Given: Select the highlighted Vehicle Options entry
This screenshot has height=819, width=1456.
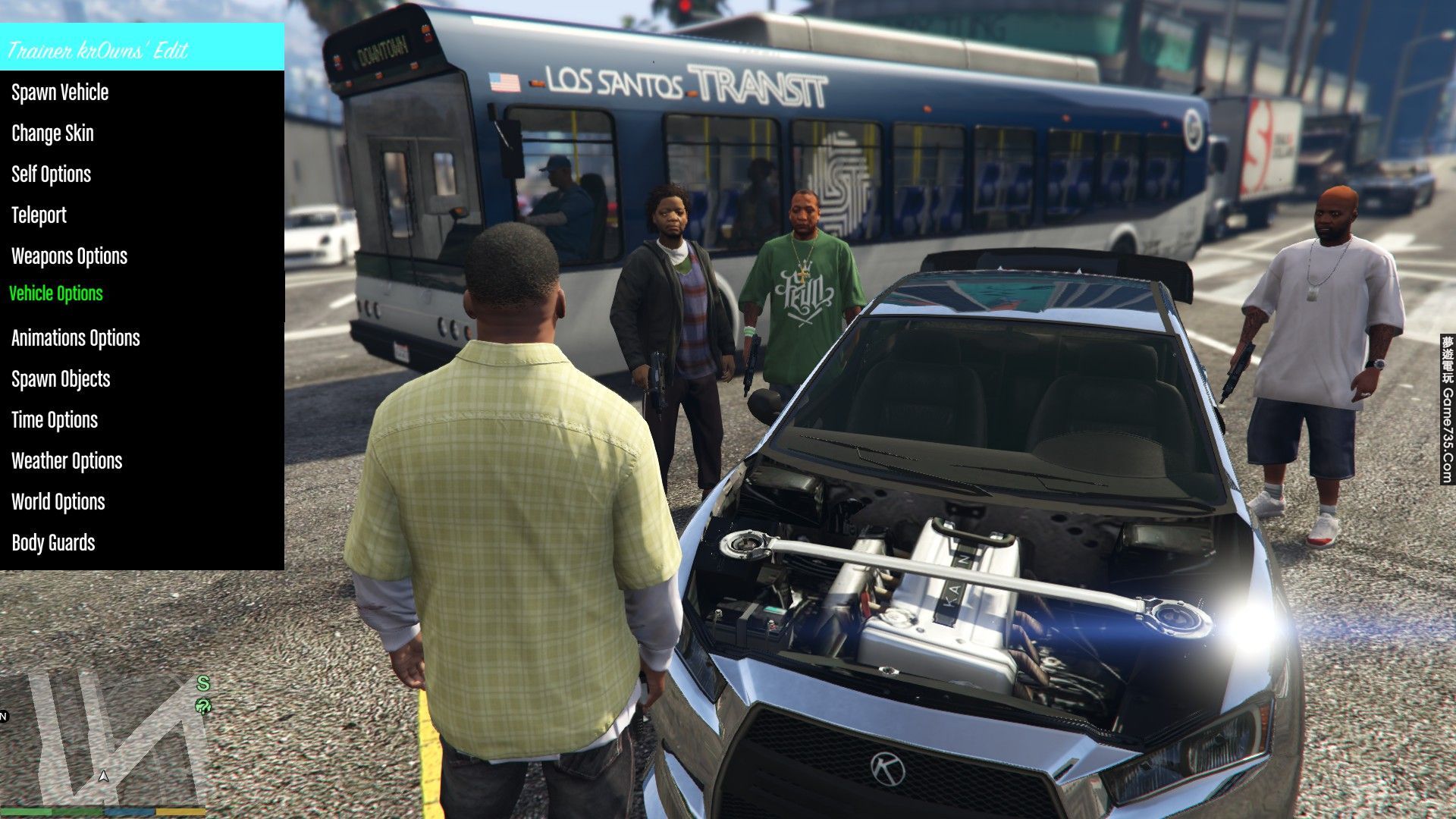Looking at the screenshot, I should (x=55, y=293).
